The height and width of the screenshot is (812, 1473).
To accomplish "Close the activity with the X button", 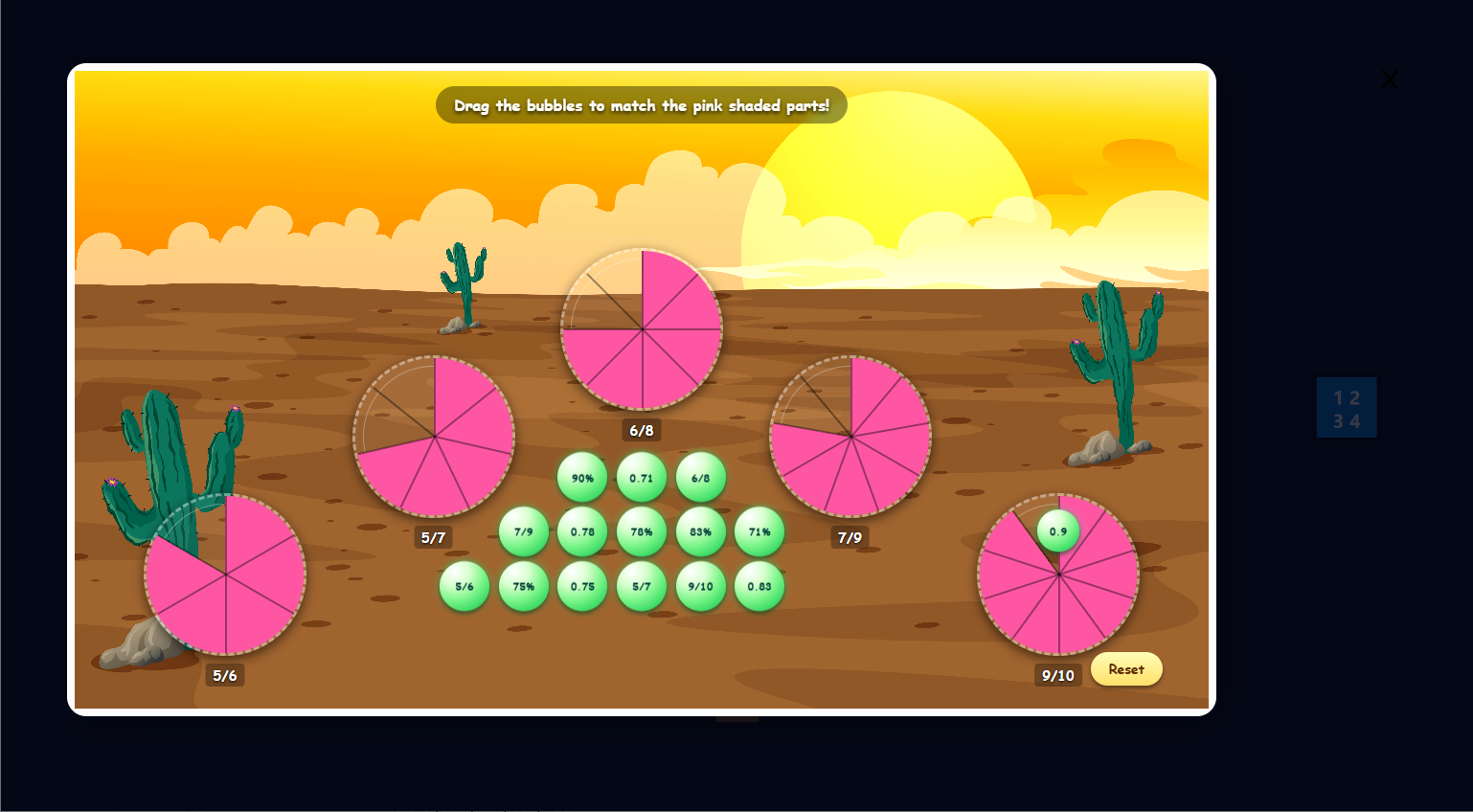I will [x=1389, y=79].
